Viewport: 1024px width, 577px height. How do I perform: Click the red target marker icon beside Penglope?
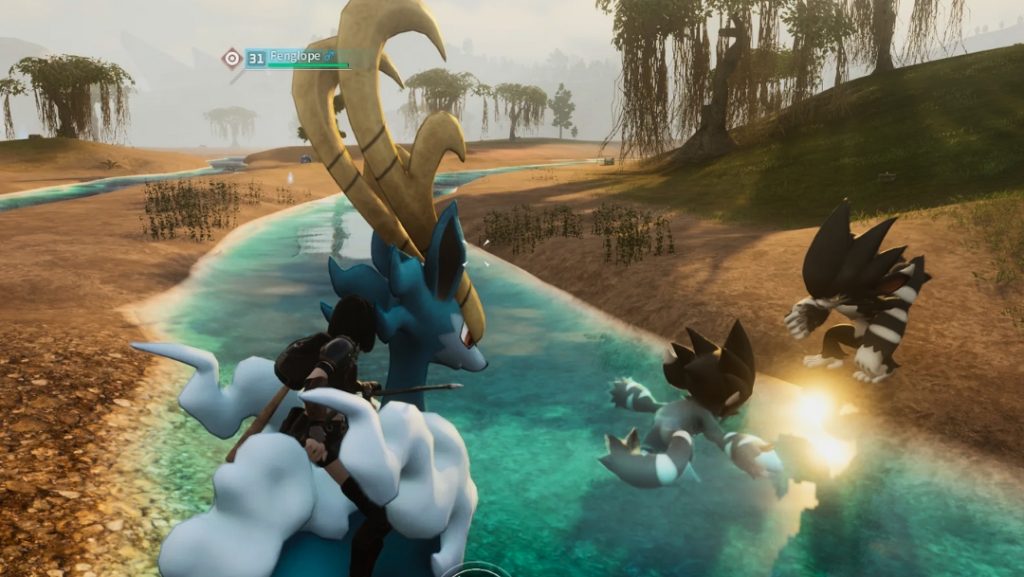232,58
